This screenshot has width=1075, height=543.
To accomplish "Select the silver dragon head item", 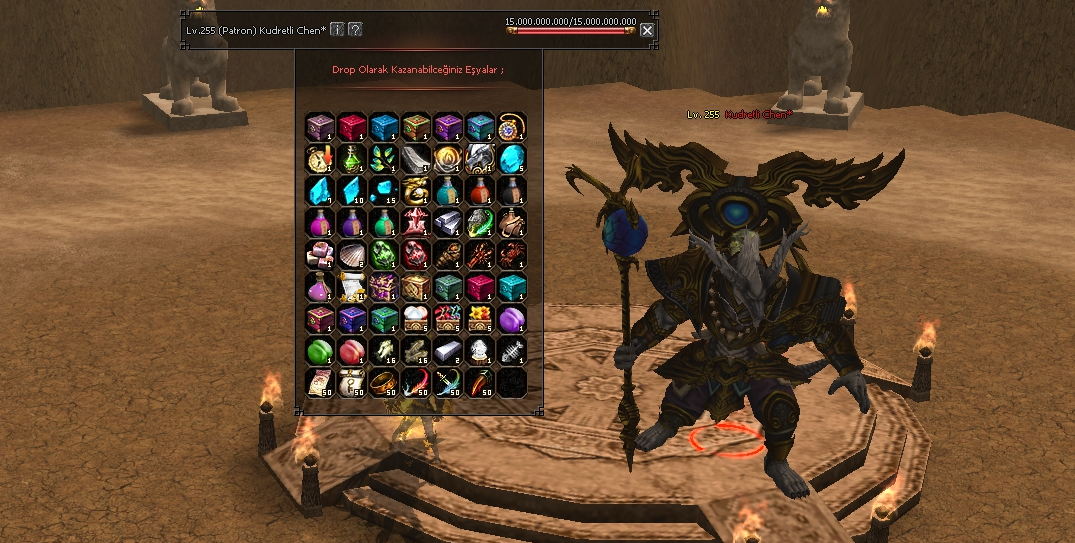I will click(479, 158).
